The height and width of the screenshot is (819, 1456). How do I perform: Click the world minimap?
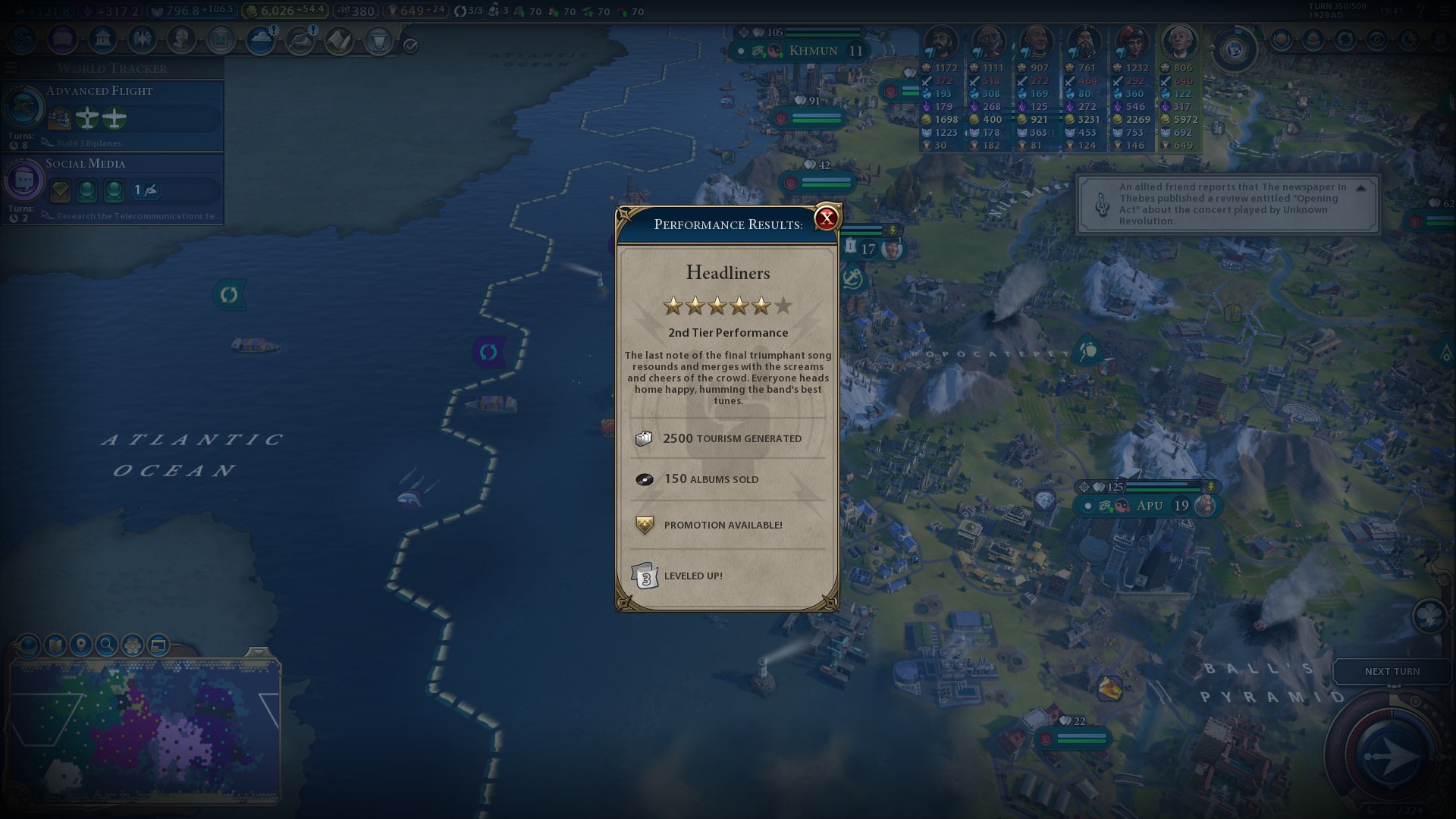pyautogui.click(x=144, y=732)
